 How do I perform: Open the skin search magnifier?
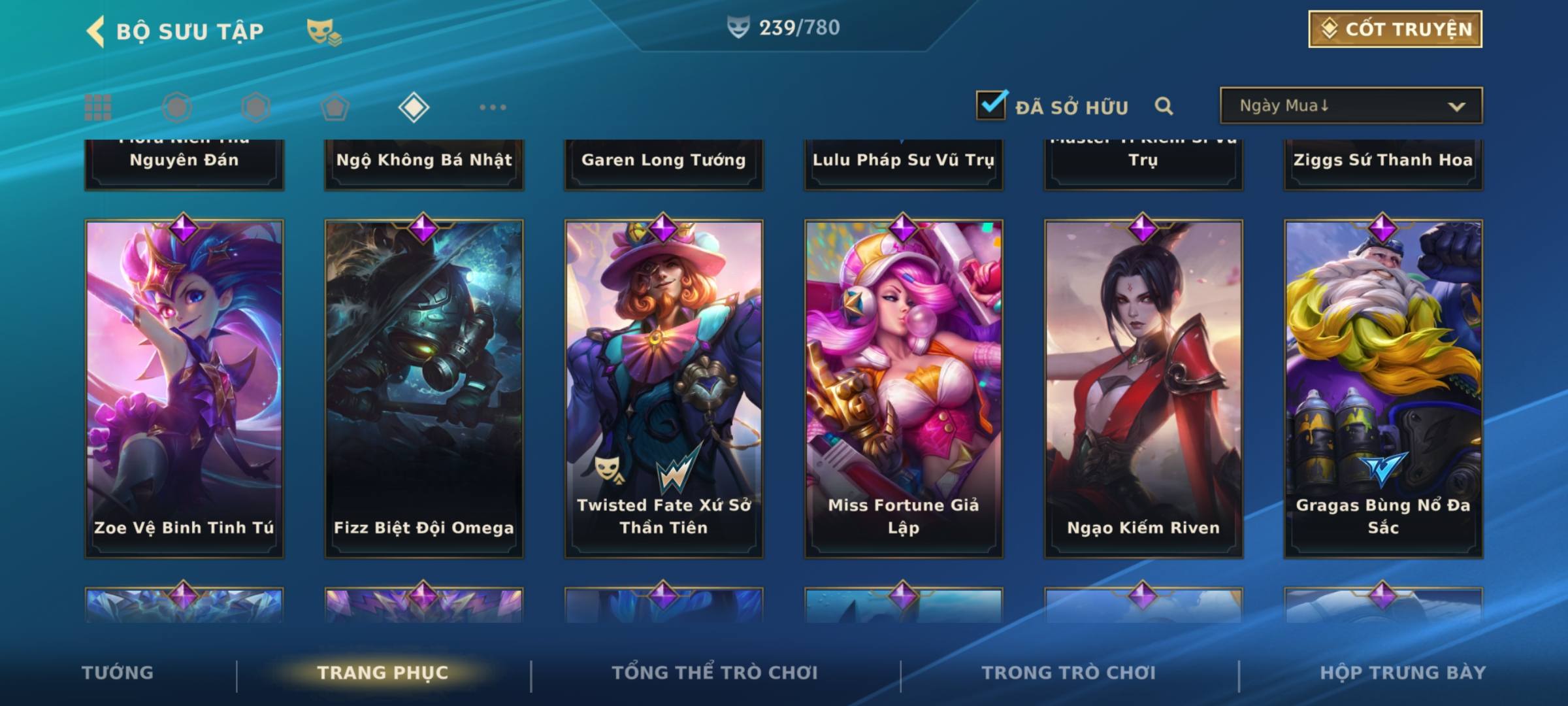click(1164, 106)
